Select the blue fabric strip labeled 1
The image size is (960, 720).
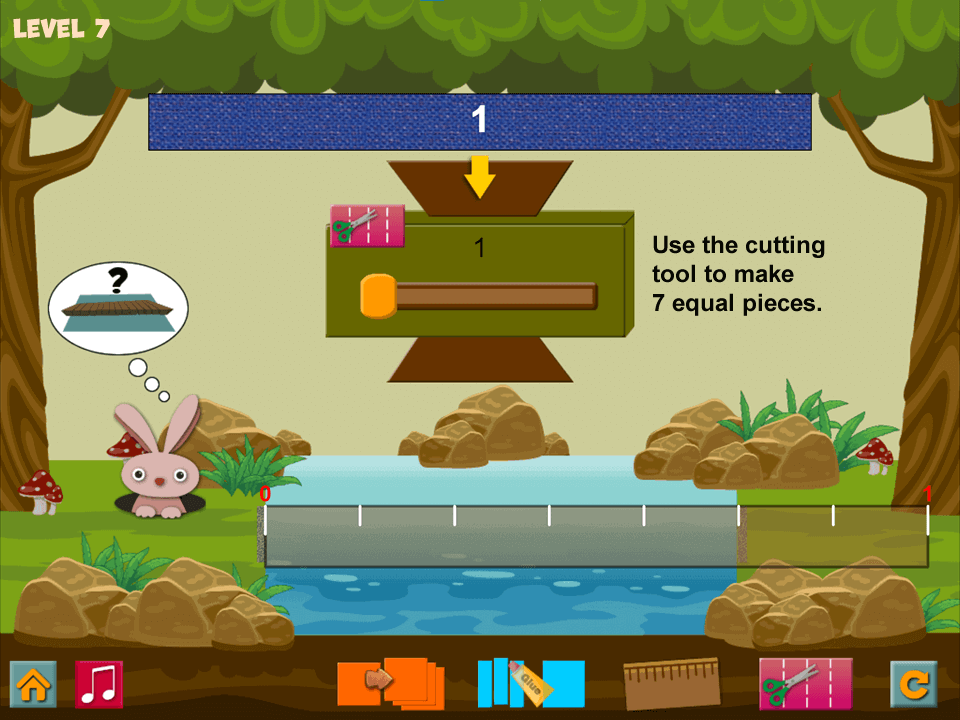click(x=480, y=122)
